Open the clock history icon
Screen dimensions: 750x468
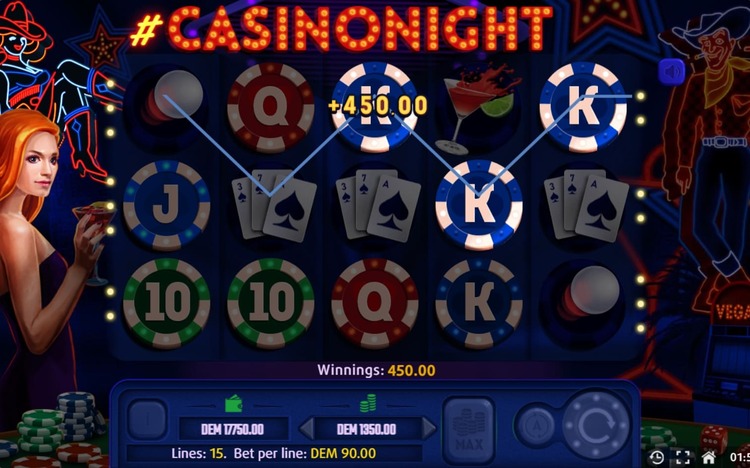pos(656,457)
